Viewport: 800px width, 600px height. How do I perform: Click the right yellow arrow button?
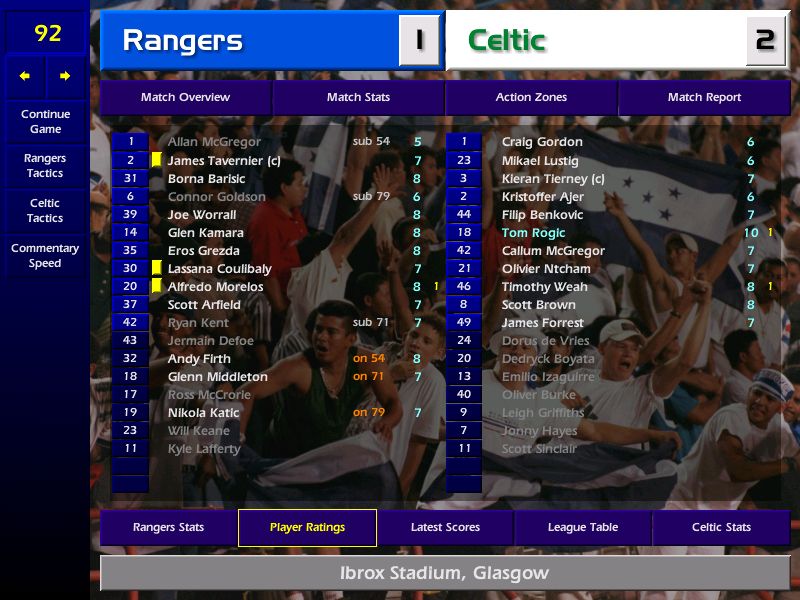coord(65,76)
